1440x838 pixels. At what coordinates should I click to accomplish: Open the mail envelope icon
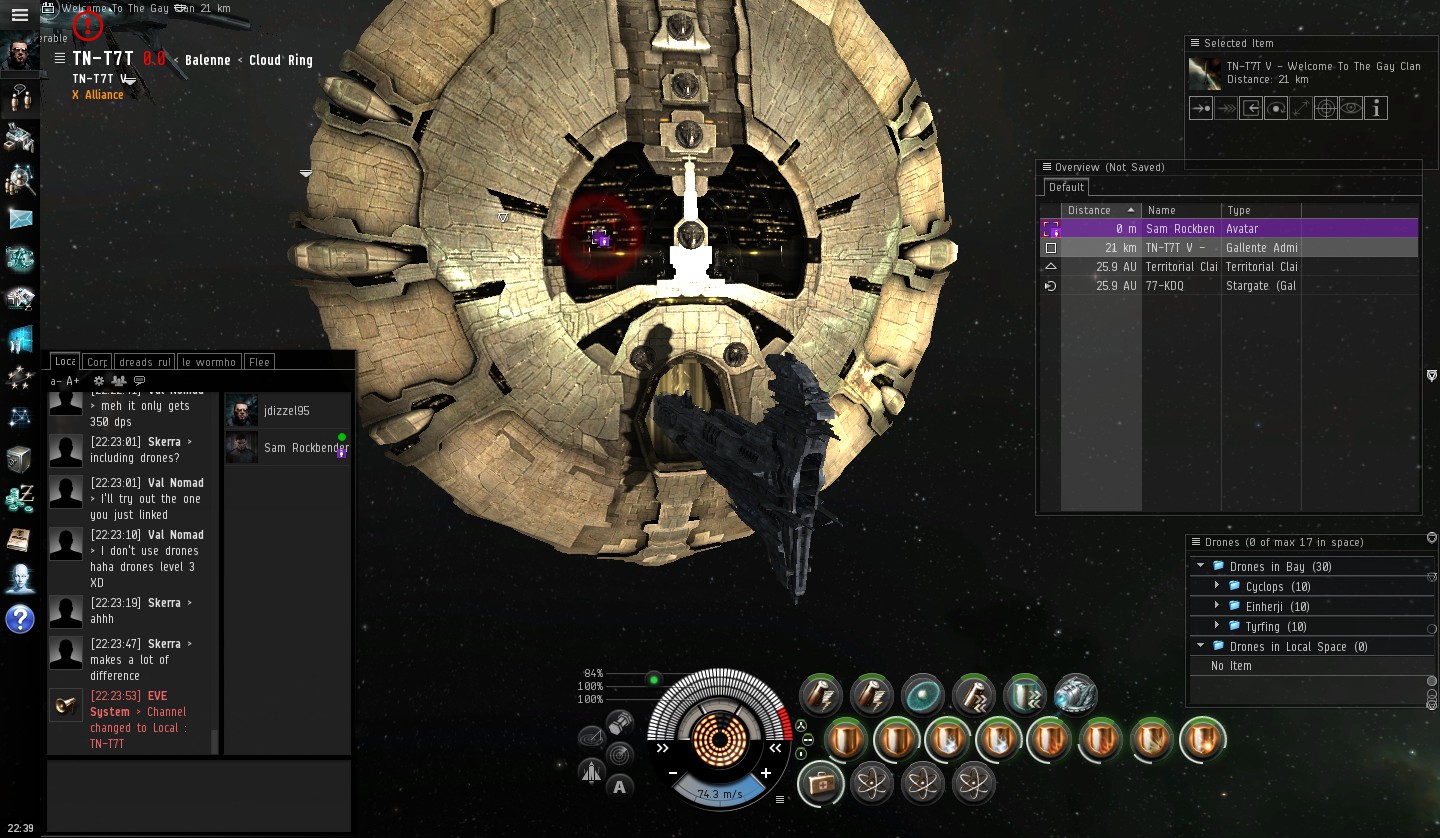tap(20, 218)
